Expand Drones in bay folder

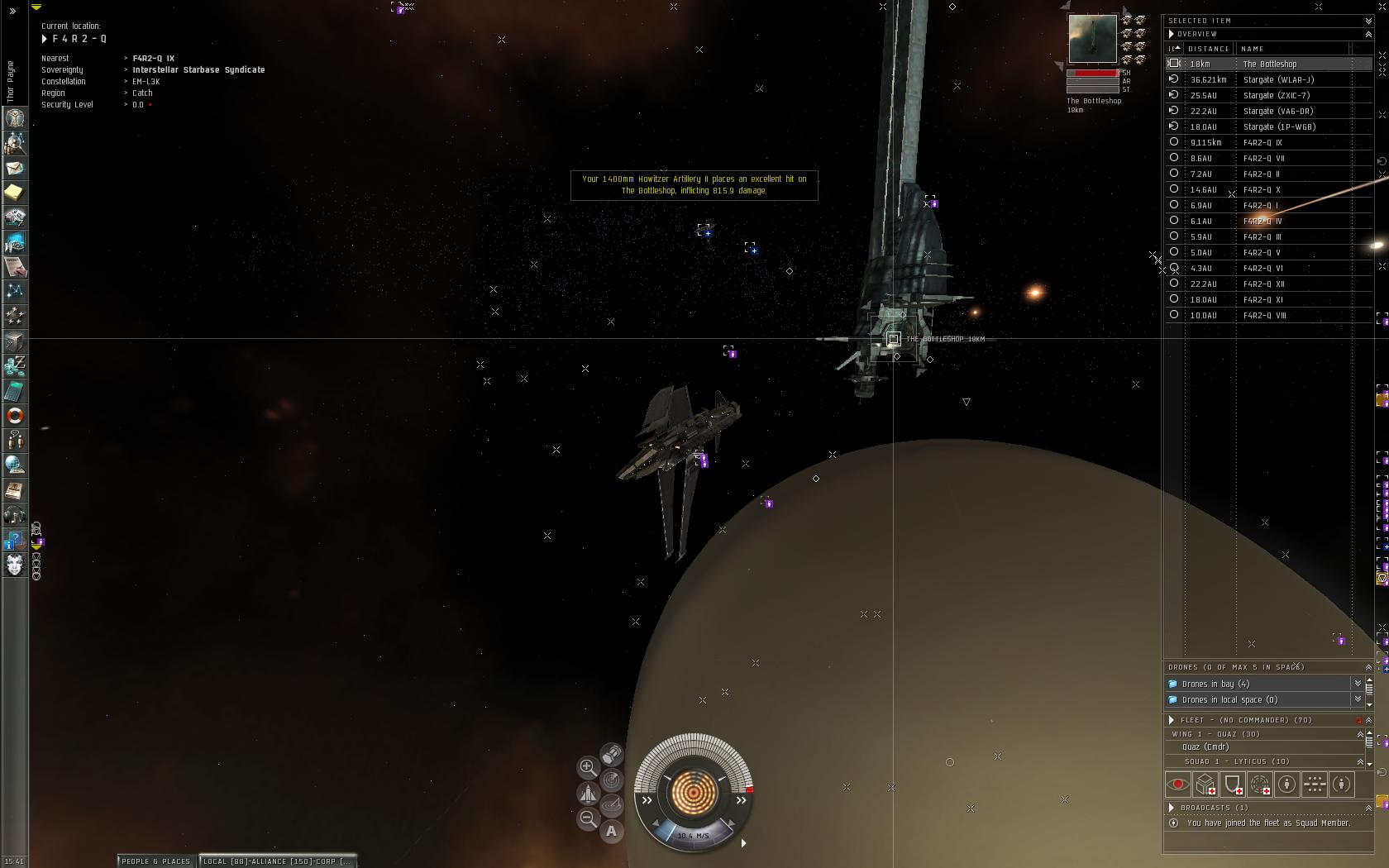pyautogui.click(x=1215, y=684)
